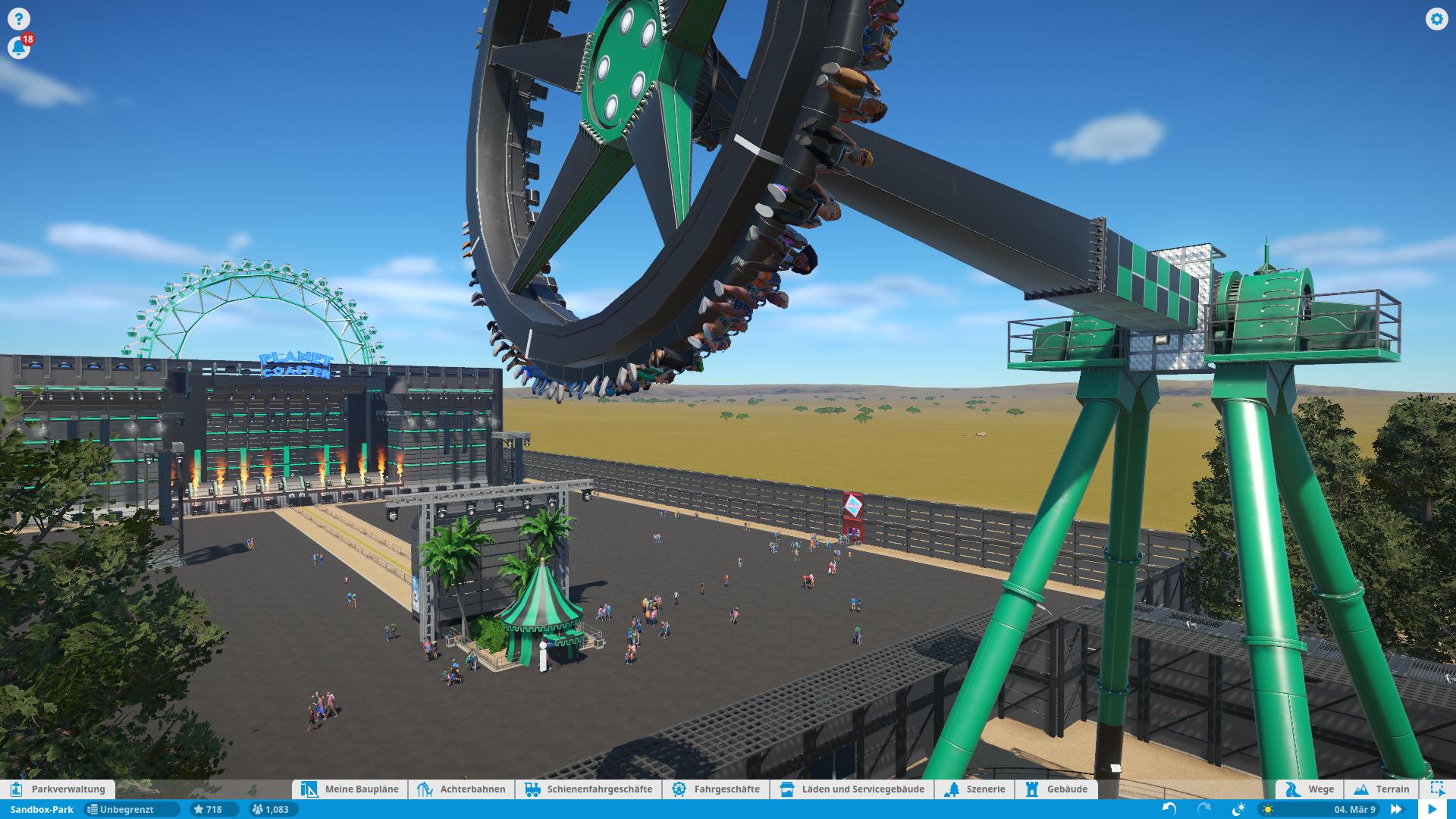Show the park rating star details
1456x819 pixels.
pos(207,809)
